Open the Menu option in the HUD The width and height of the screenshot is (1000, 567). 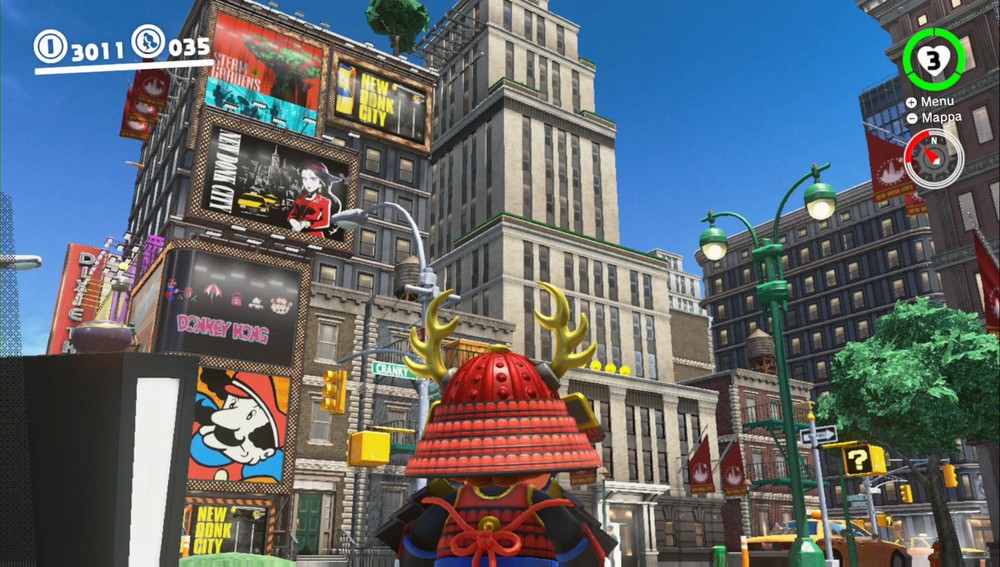[930, 101]
